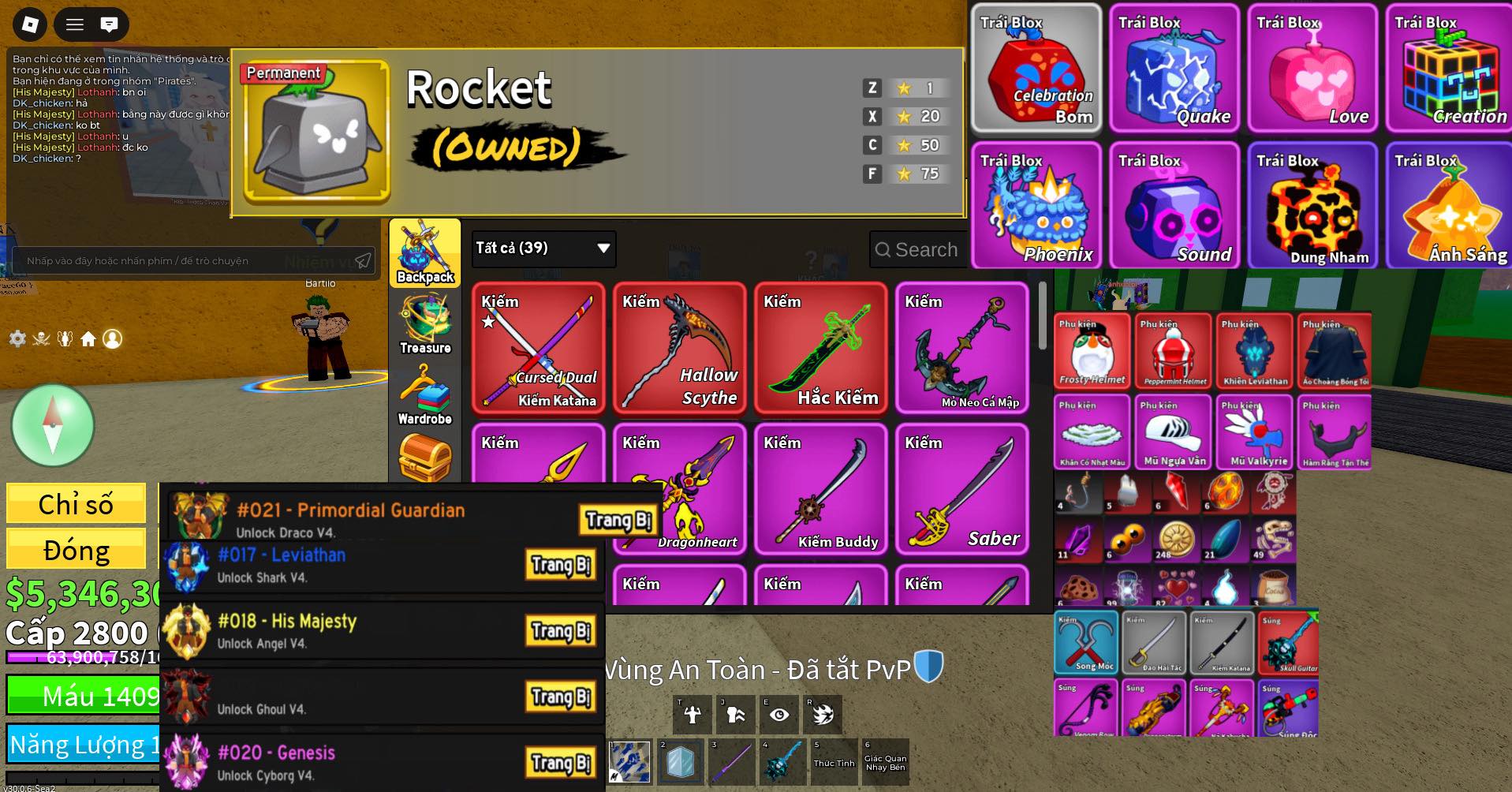Open the "Chỉ số" stats panel
This screenshot has width=1512, height=792.
click(76, 503)
